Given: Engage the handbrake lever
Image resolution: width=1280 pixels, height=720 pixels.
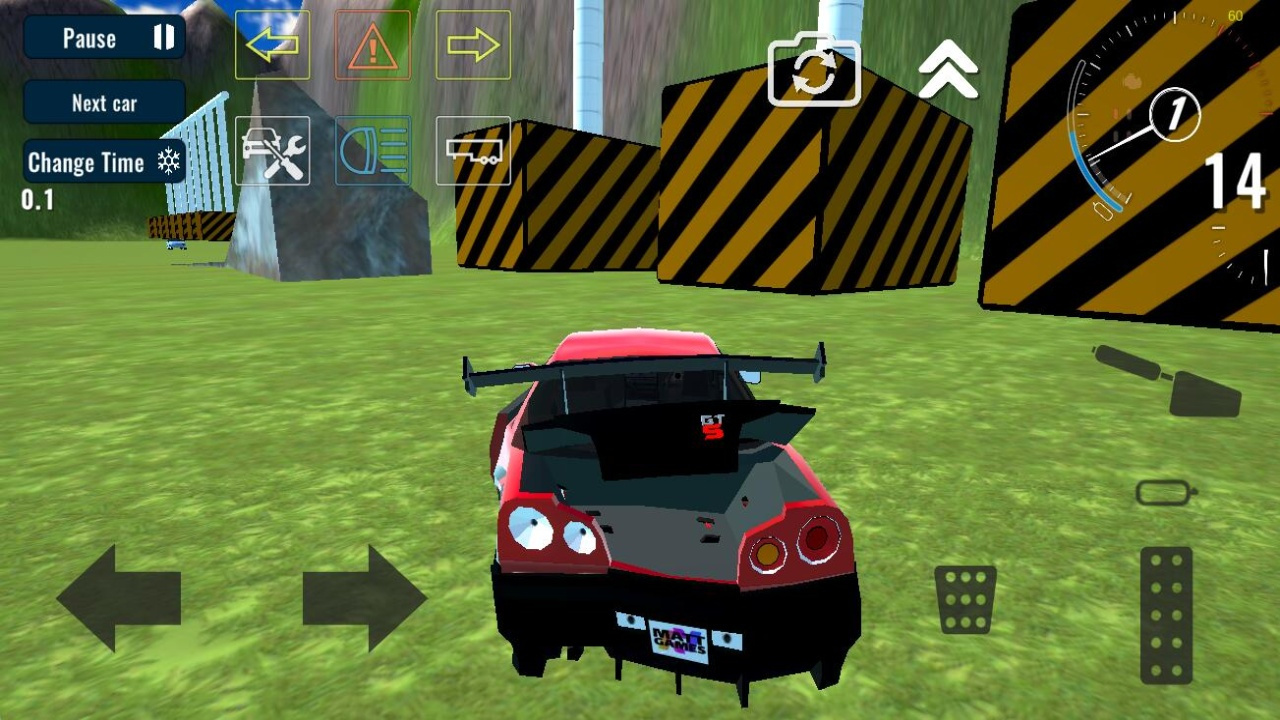Looking at the screenshot, I should point(1170,380).
